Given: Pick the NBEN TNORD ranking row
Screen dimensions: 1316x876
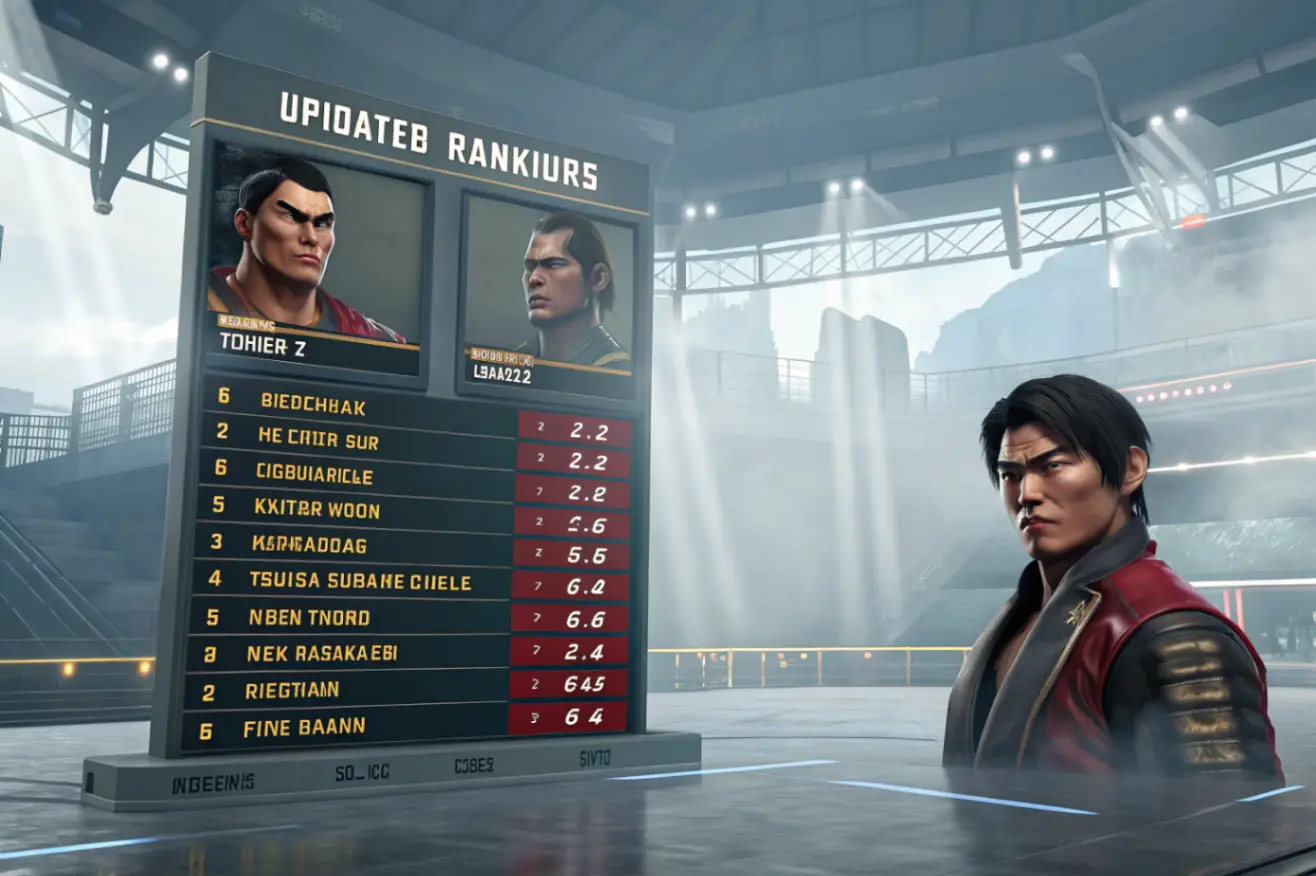Looking at the screenshot, I should click(x=410, y=617).
